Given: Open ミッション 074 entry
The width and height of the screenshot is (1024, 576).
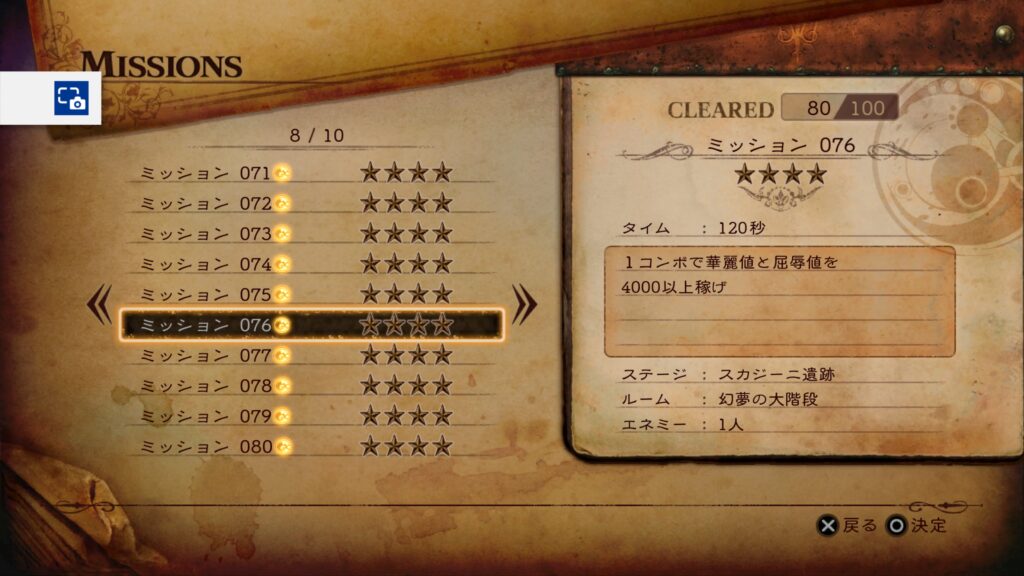Looking at the screenshot, I should 310,264.
